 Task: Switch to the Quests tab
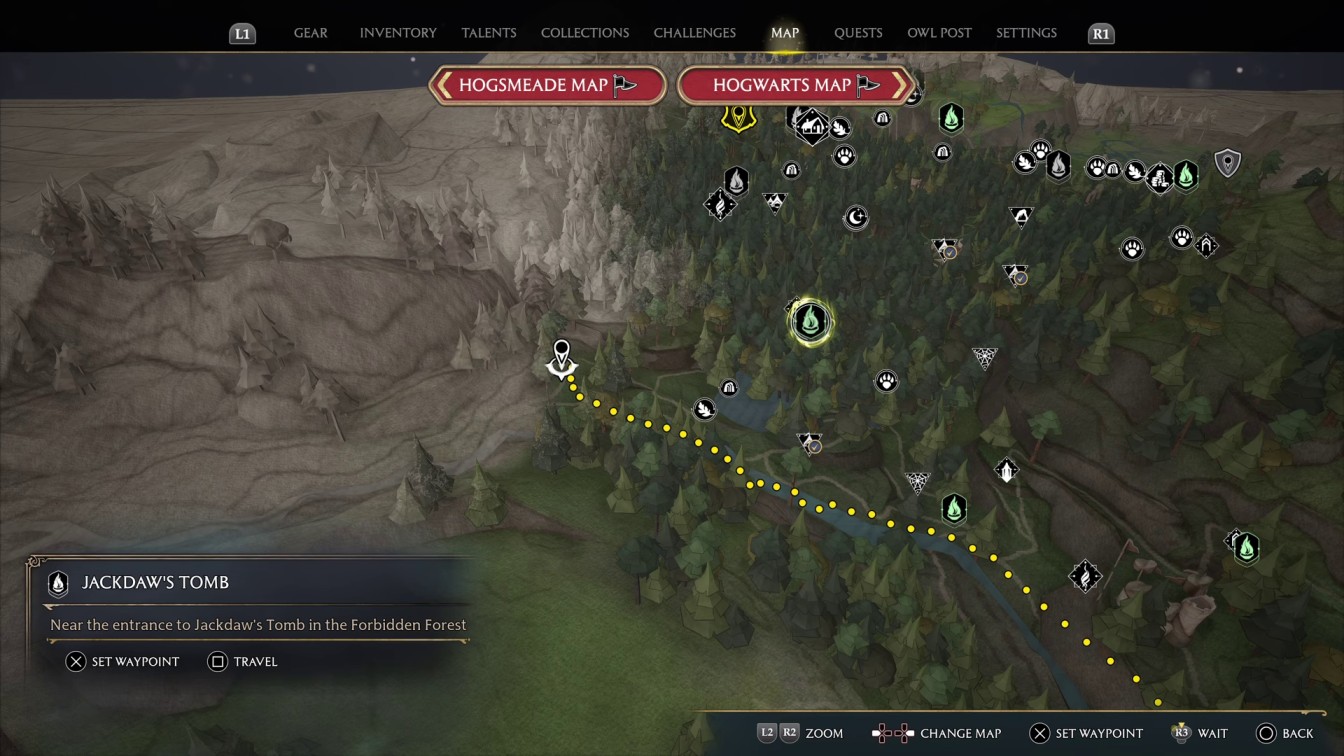click(x=858, y=32)
